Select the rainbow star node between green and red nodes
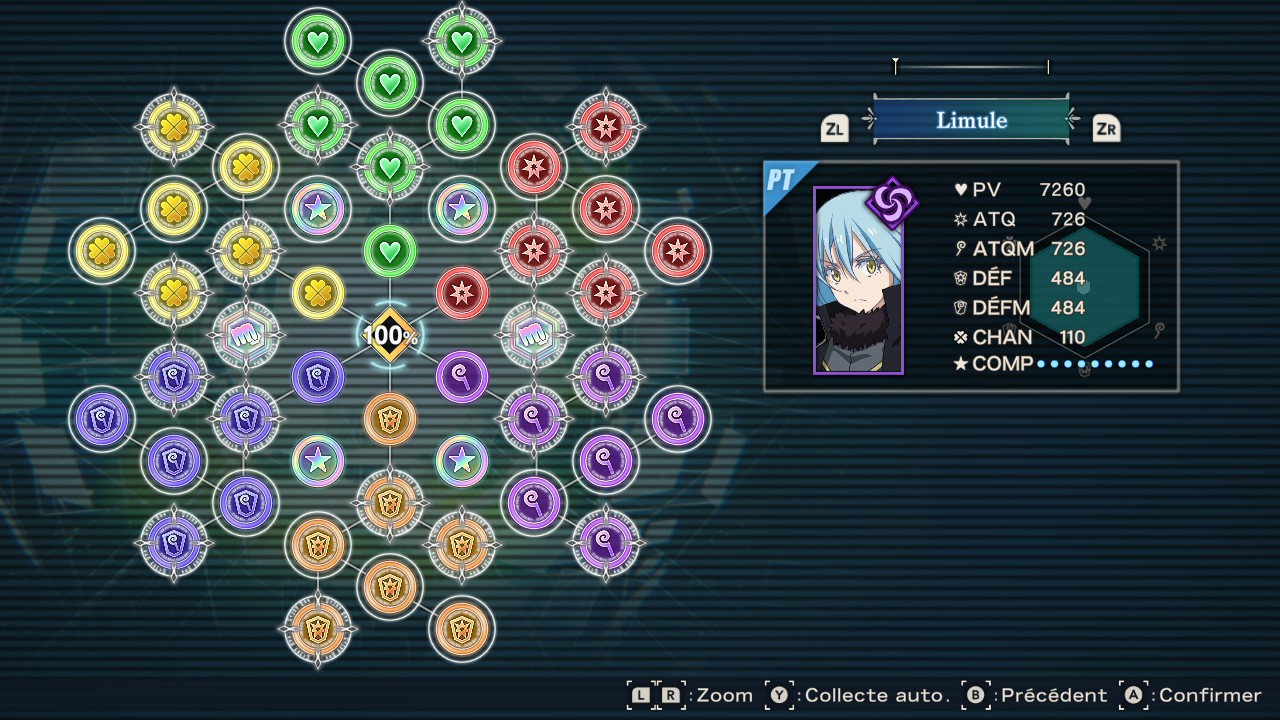The width and height of the screenshot is (1280, 720). pos(461,208)
